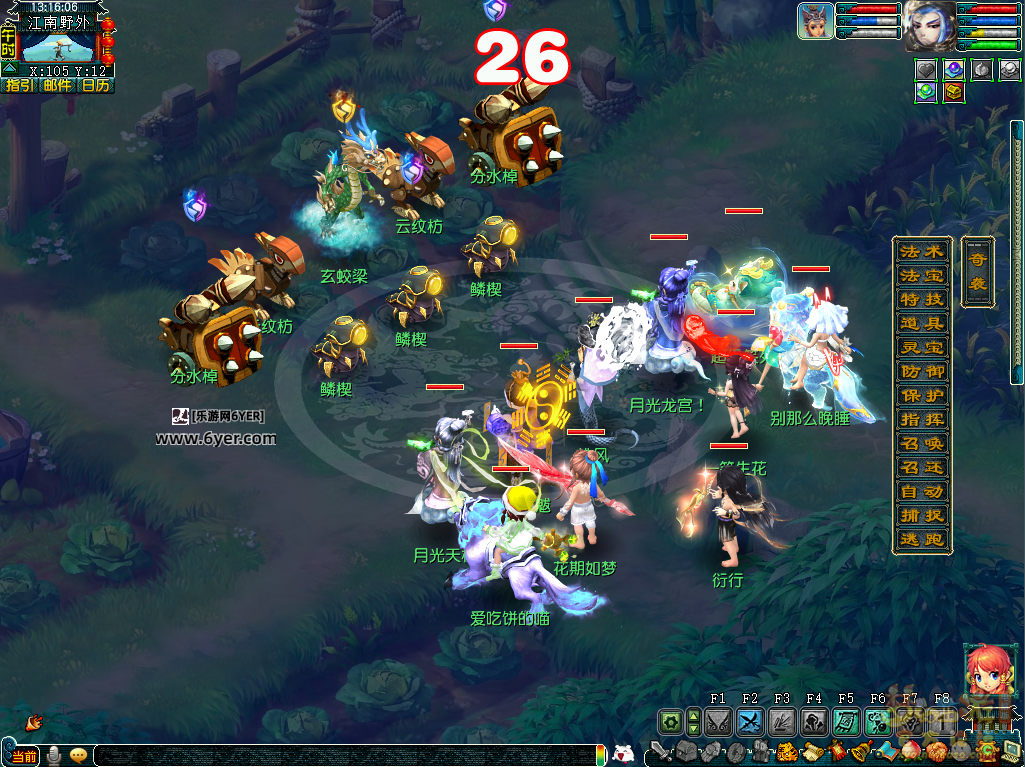Choose the 防御 defend command
1025x767 pixels.
(921, 371)
